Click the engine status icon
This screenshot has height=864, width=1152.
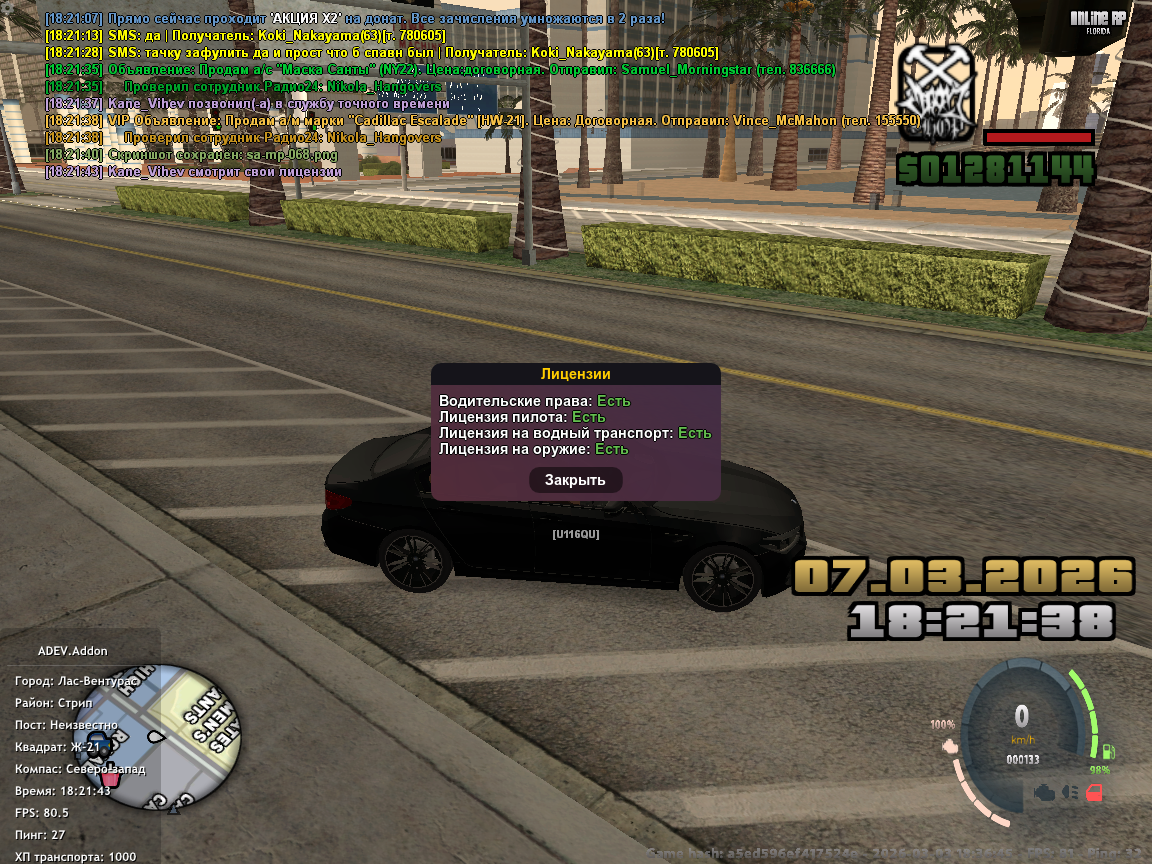(1046, 792)
